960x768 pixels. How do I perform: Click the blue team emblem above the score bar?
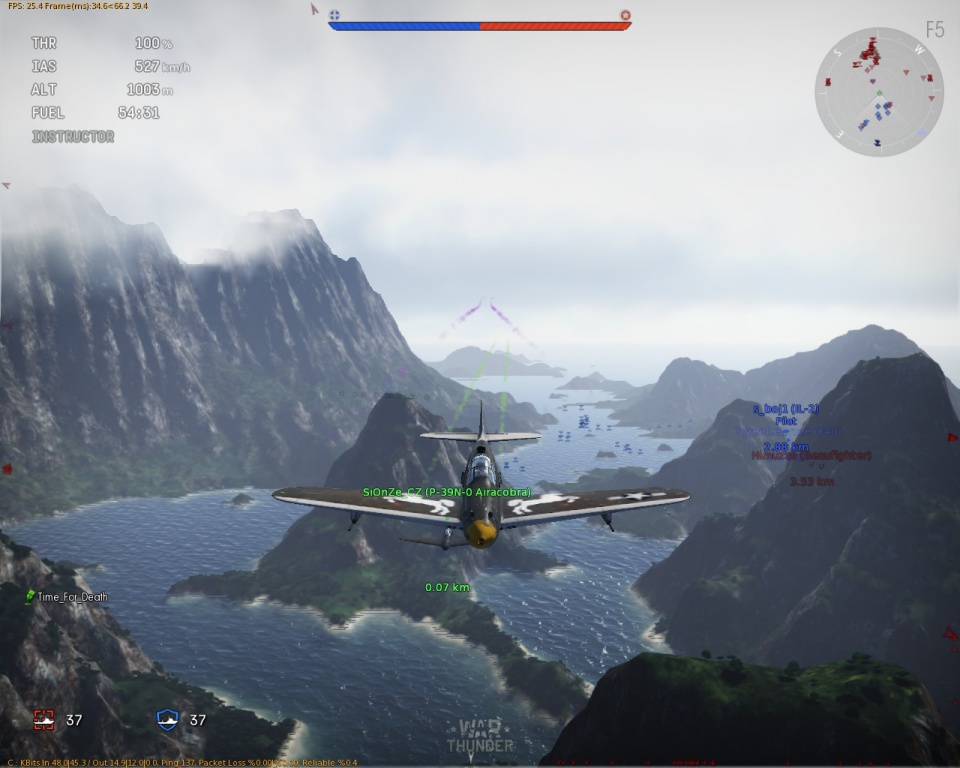334,15
